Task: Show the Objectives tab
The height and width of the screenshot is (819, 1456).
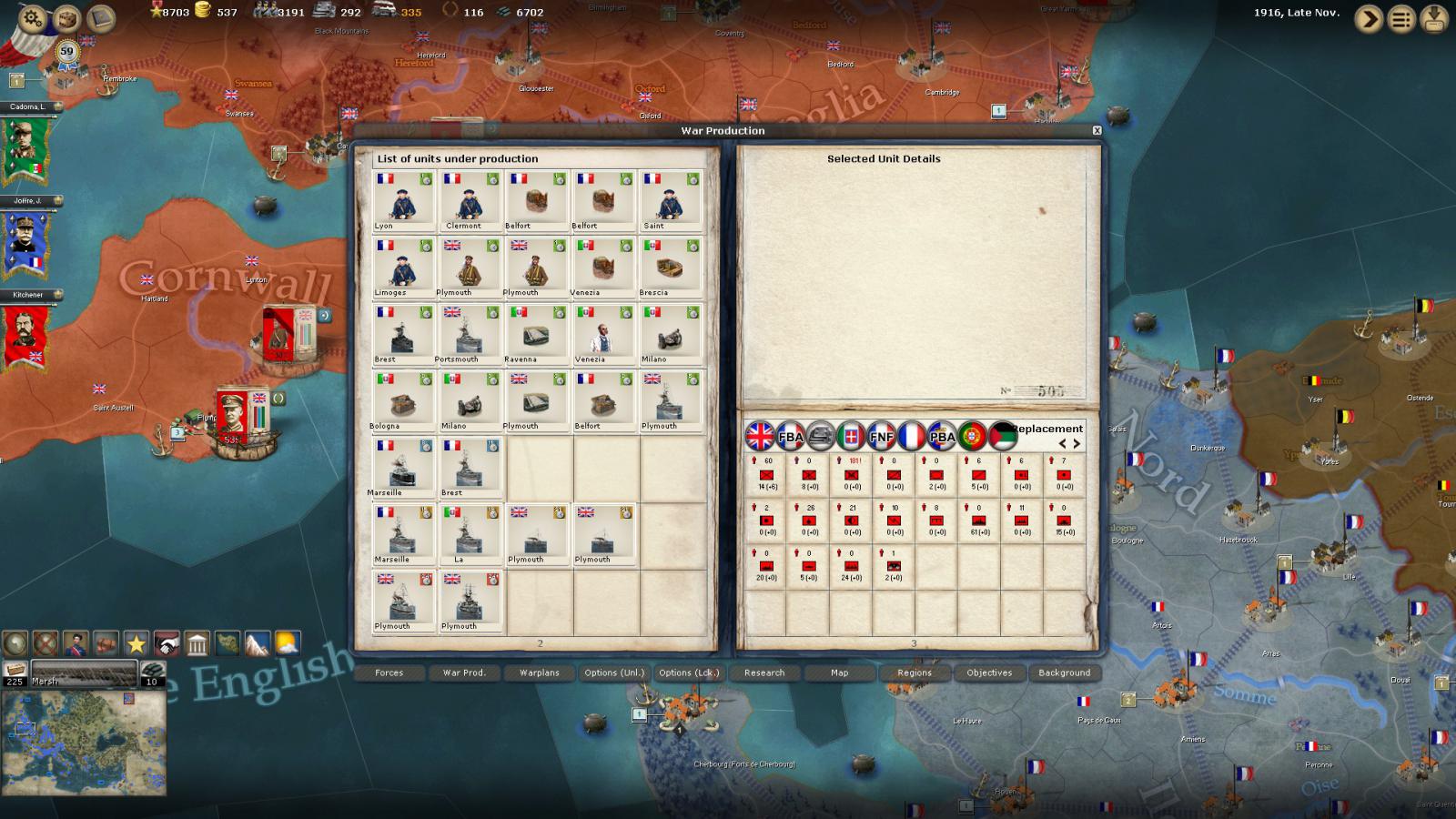Action: click(x=989, y=672)
